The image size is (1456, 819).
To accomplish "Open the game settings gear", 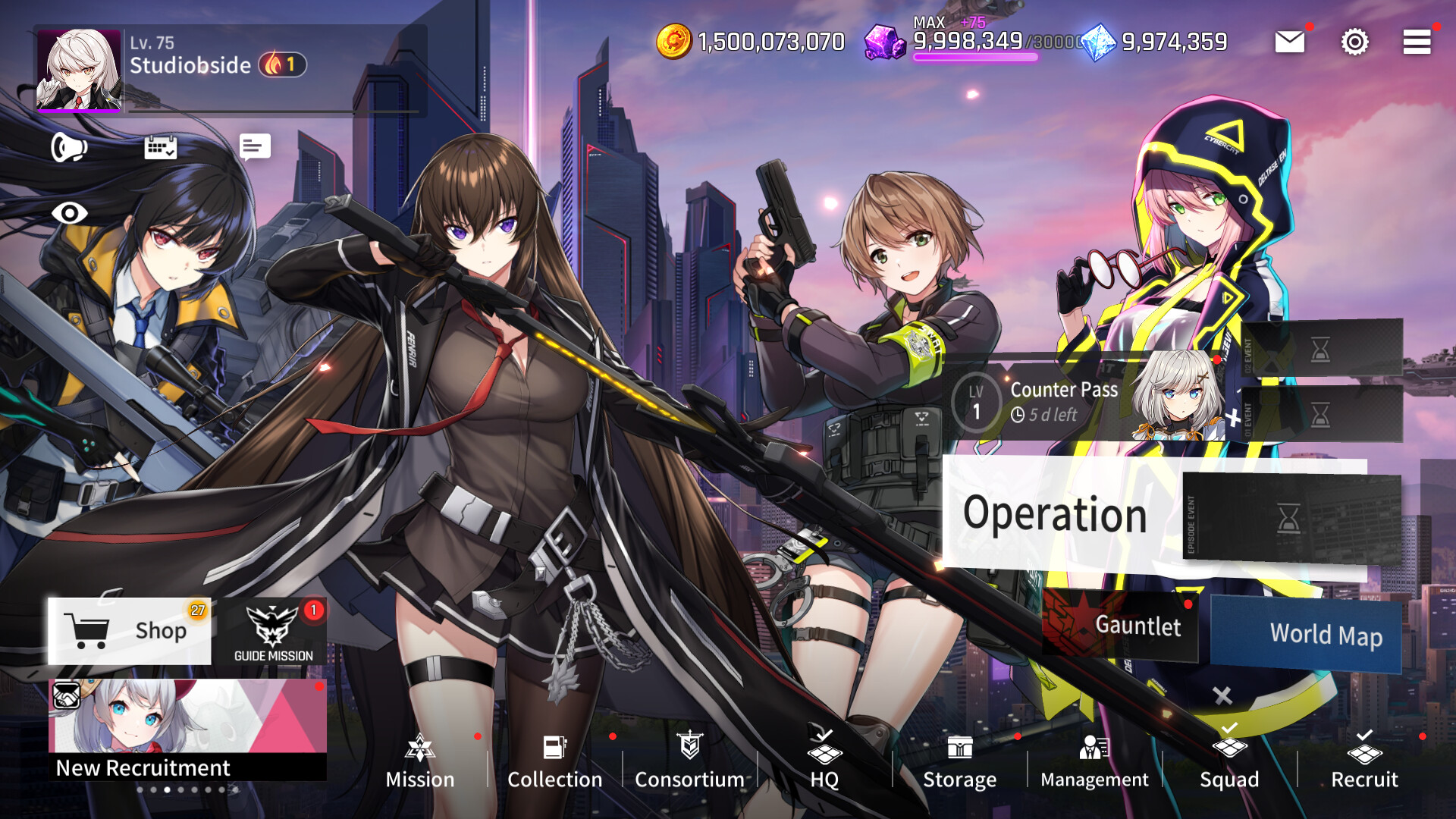I will coord(1354,42).
